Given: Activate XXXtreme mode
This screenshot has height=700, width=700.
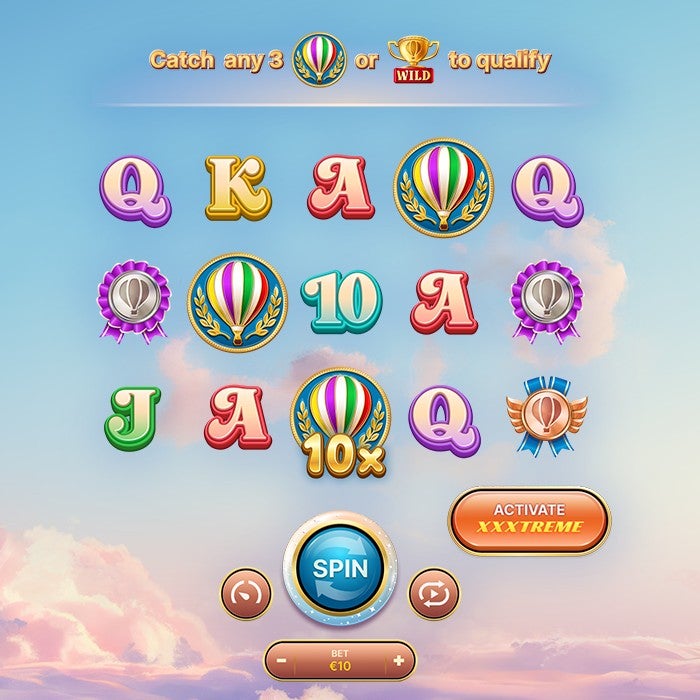Looking at the screenshot, I should (528, 519).
